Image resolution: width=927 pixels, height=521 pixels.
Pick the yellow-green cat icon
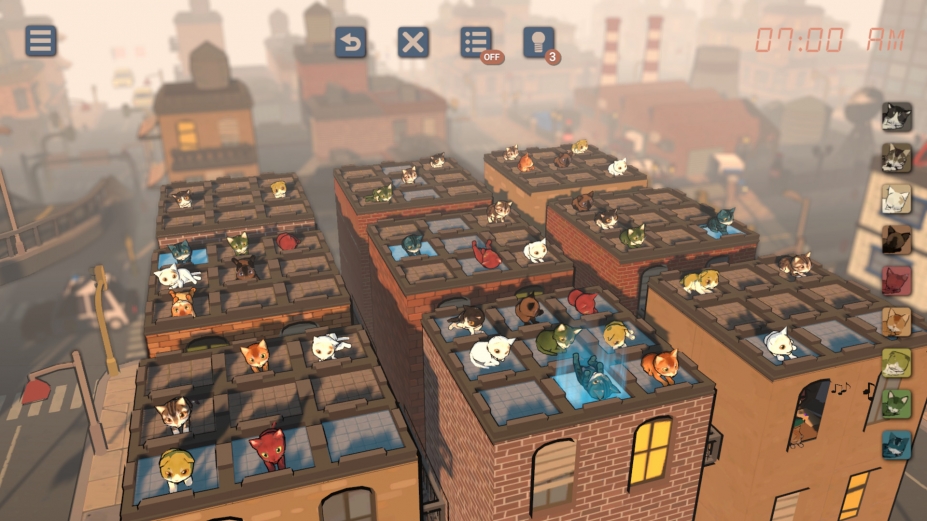point(896,363)
